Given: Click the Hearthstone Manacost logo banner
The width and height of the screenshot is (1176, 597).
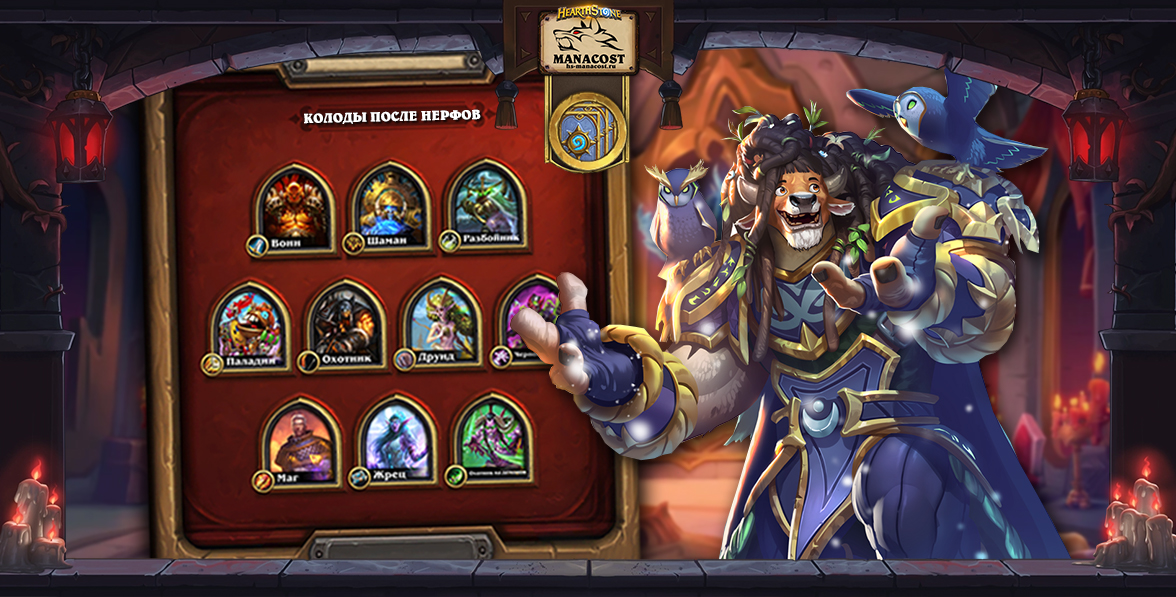Looking at the screenshot, I should point(587,41).
